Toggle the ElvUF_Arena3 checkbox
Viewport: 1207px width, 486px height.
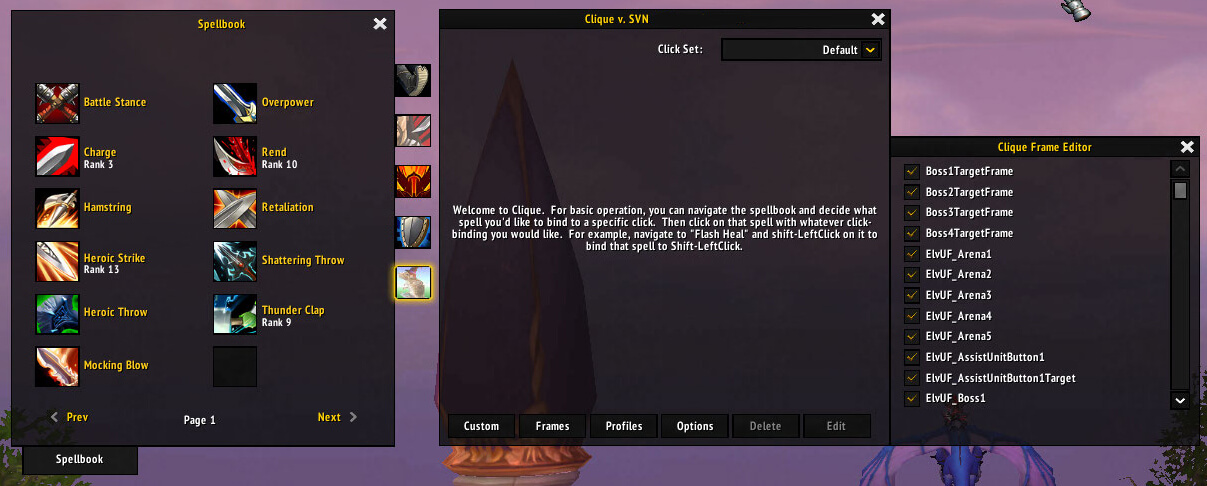[x=911, y=295]
